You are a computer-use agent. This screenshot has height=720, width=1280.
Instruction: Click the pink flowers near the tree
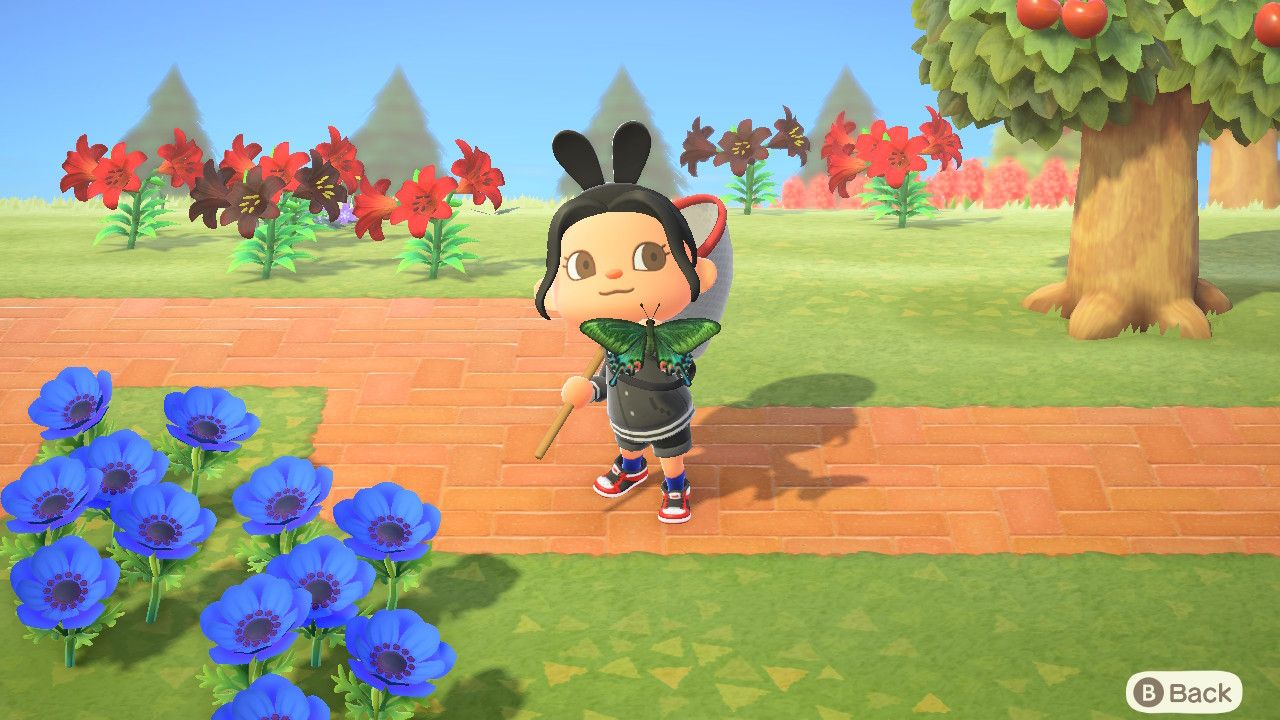tap(1010, 180)
